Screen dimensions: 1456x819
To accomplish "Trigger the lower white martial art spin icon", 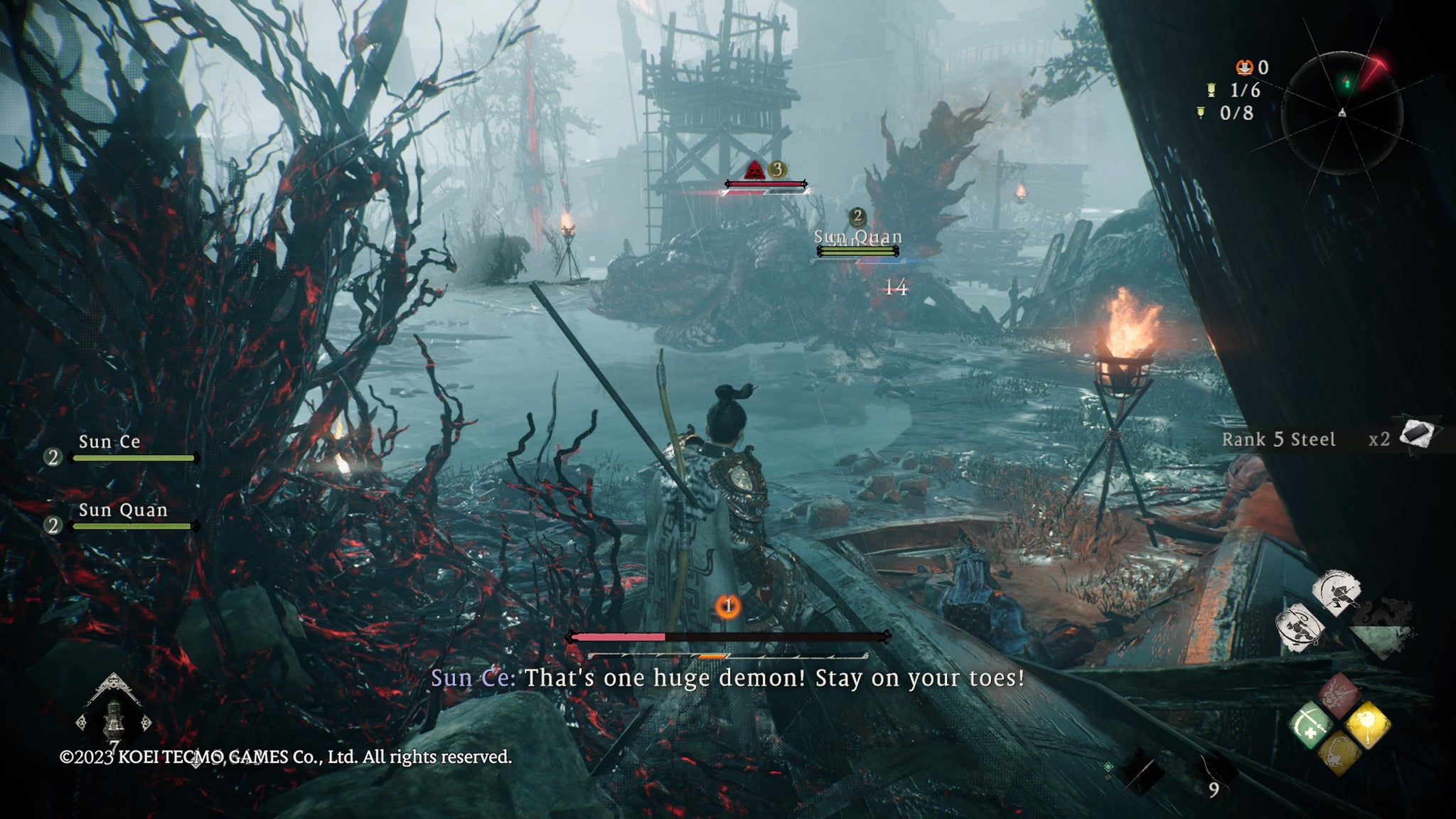I will click(1301, 627).
